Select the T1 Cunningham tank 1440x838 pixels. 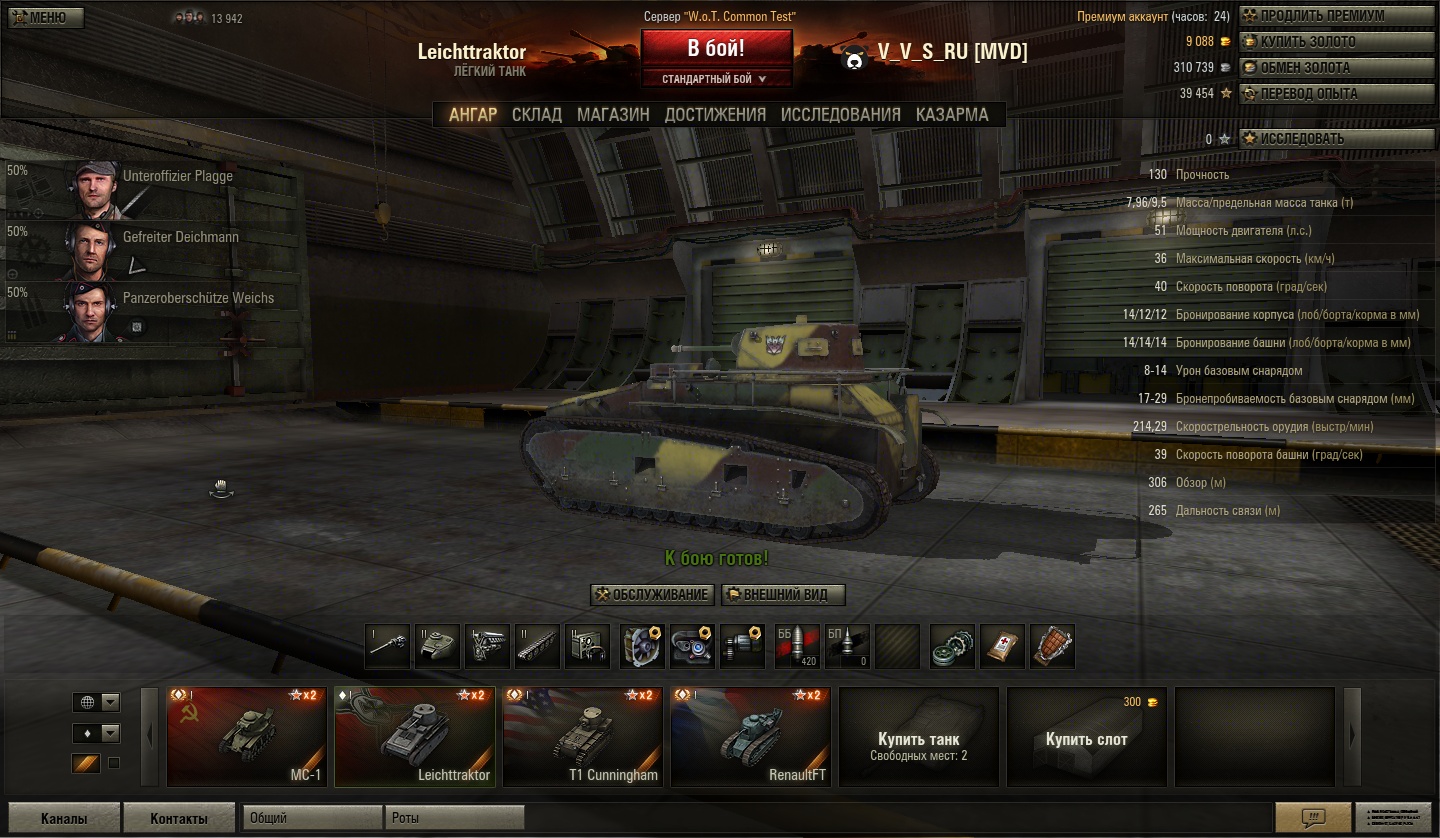583,737
